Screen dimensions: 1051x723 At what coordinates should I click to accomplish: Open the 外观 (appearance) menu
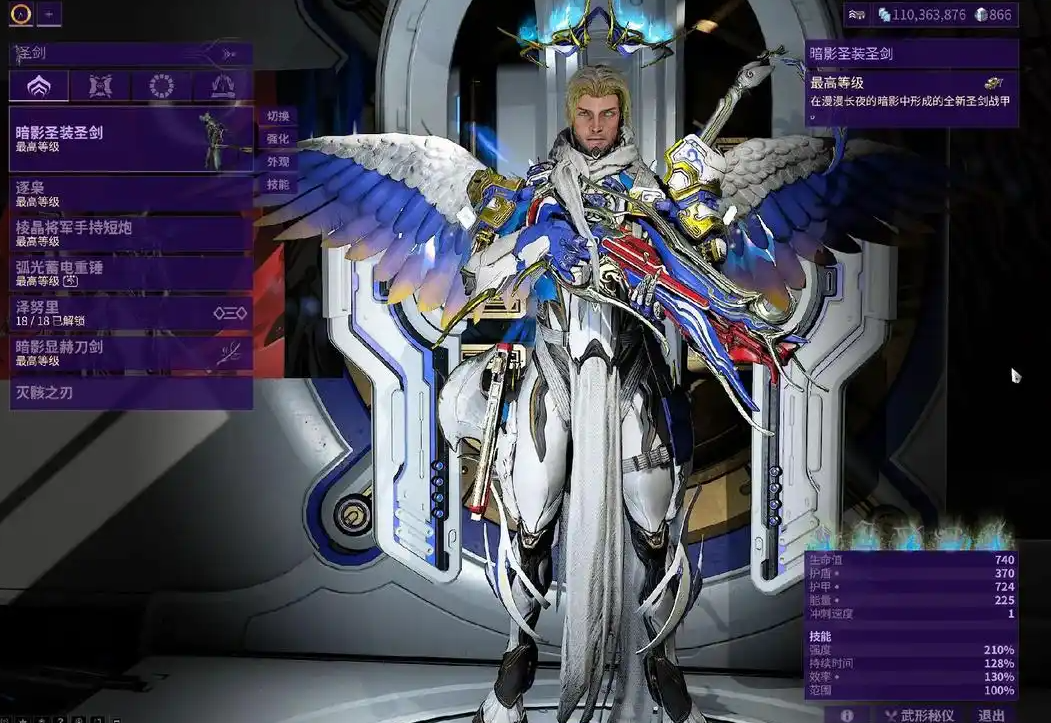277,162
